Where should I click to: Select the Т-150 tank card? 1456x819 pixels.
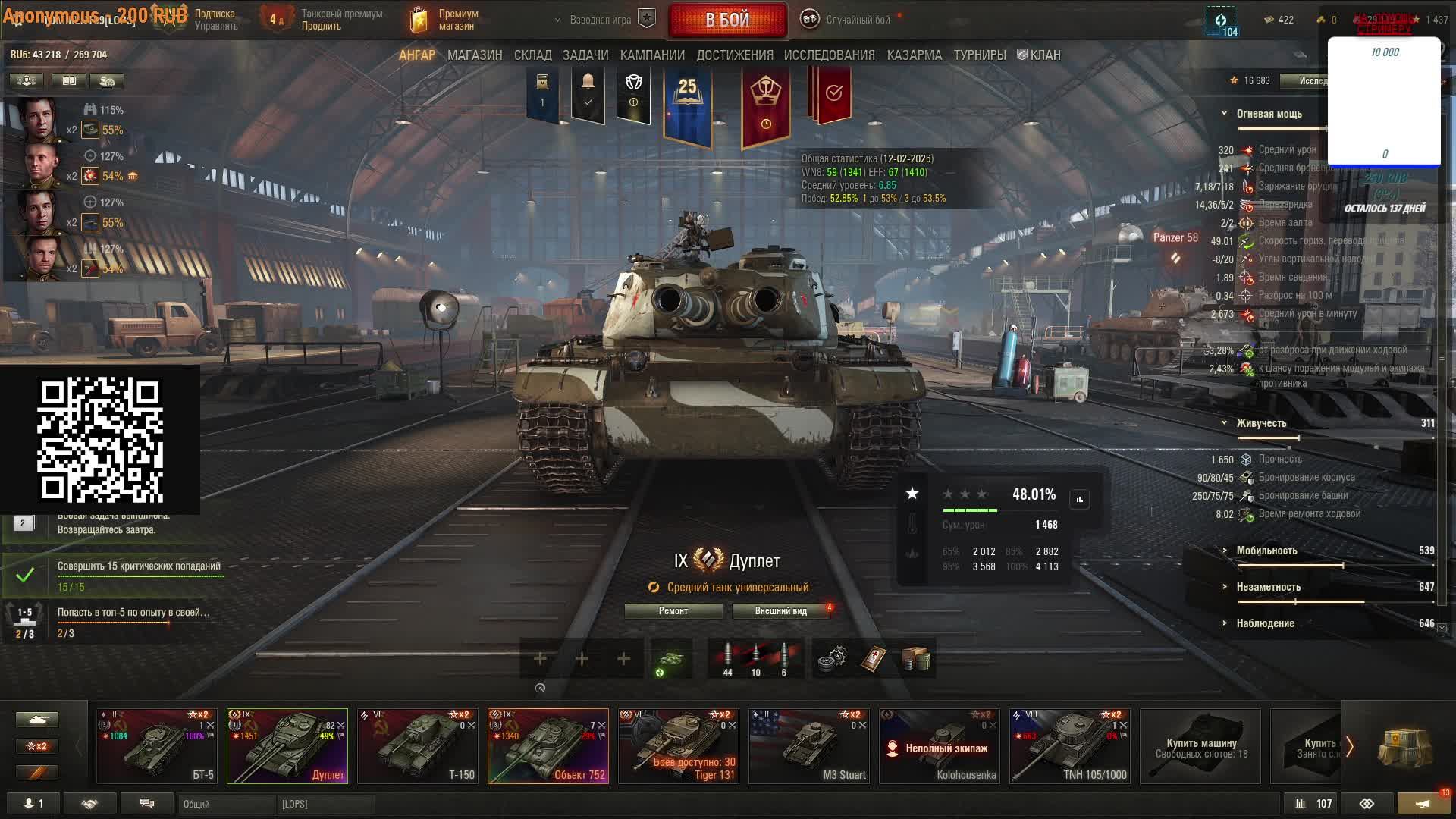(x=417, y=745)
